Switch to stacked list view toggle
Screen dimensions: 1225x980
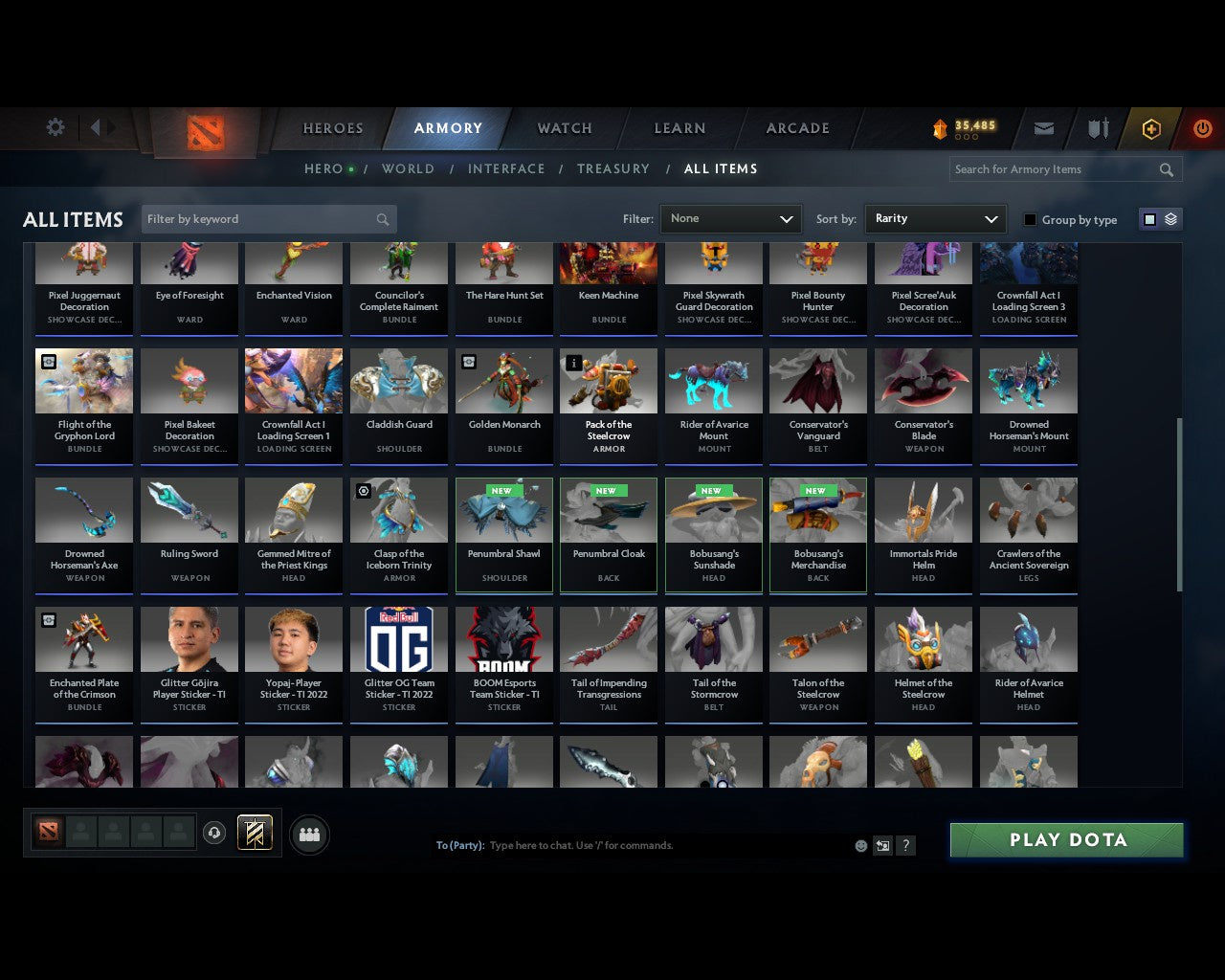pos(1169,218)
